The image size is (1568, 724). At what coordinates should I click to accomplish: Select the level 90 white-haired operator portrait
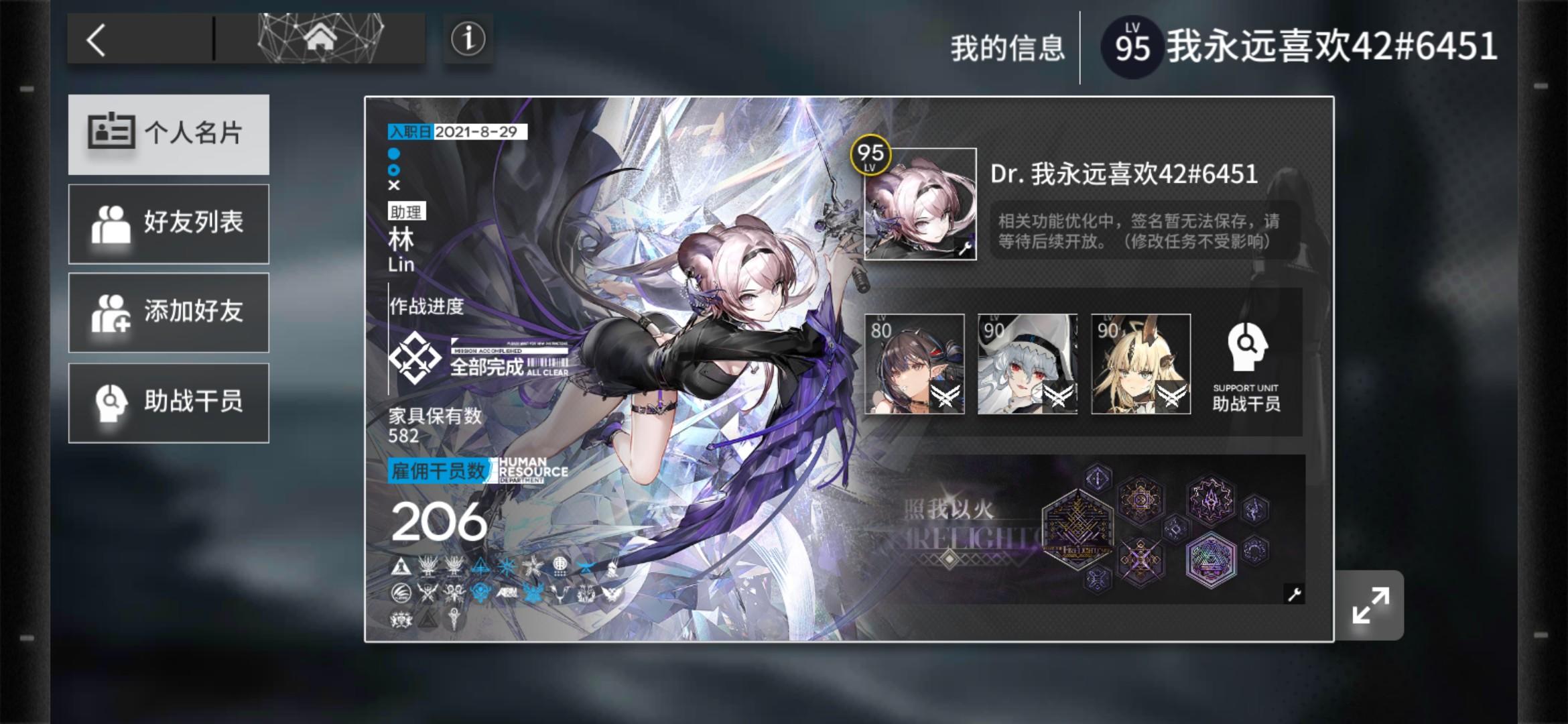click(1028, 365)
